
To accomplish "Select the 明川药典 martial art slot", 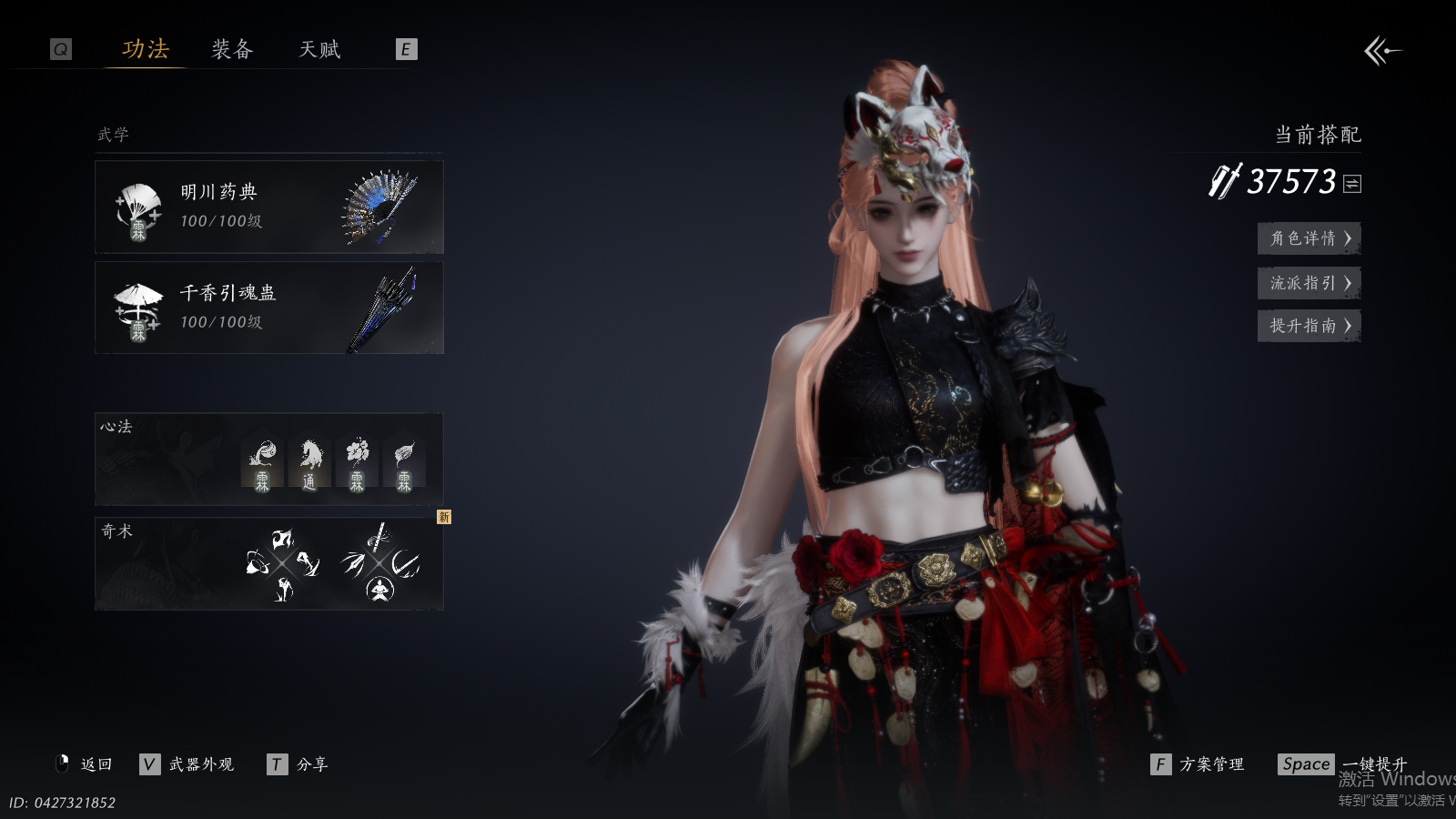I will point(268,207).
